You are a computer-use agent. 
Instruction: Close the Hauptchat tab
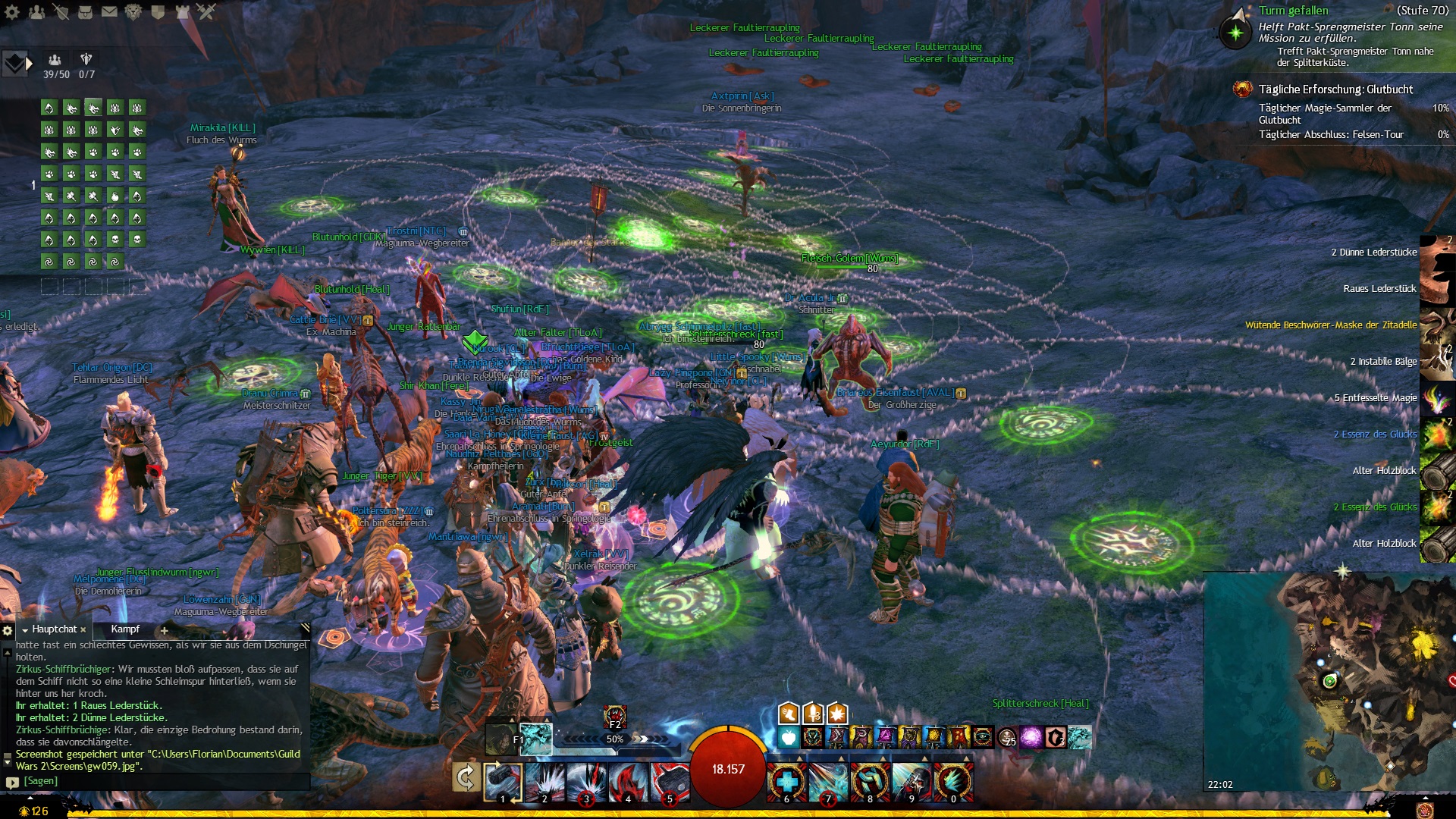[x=83, y=630]
